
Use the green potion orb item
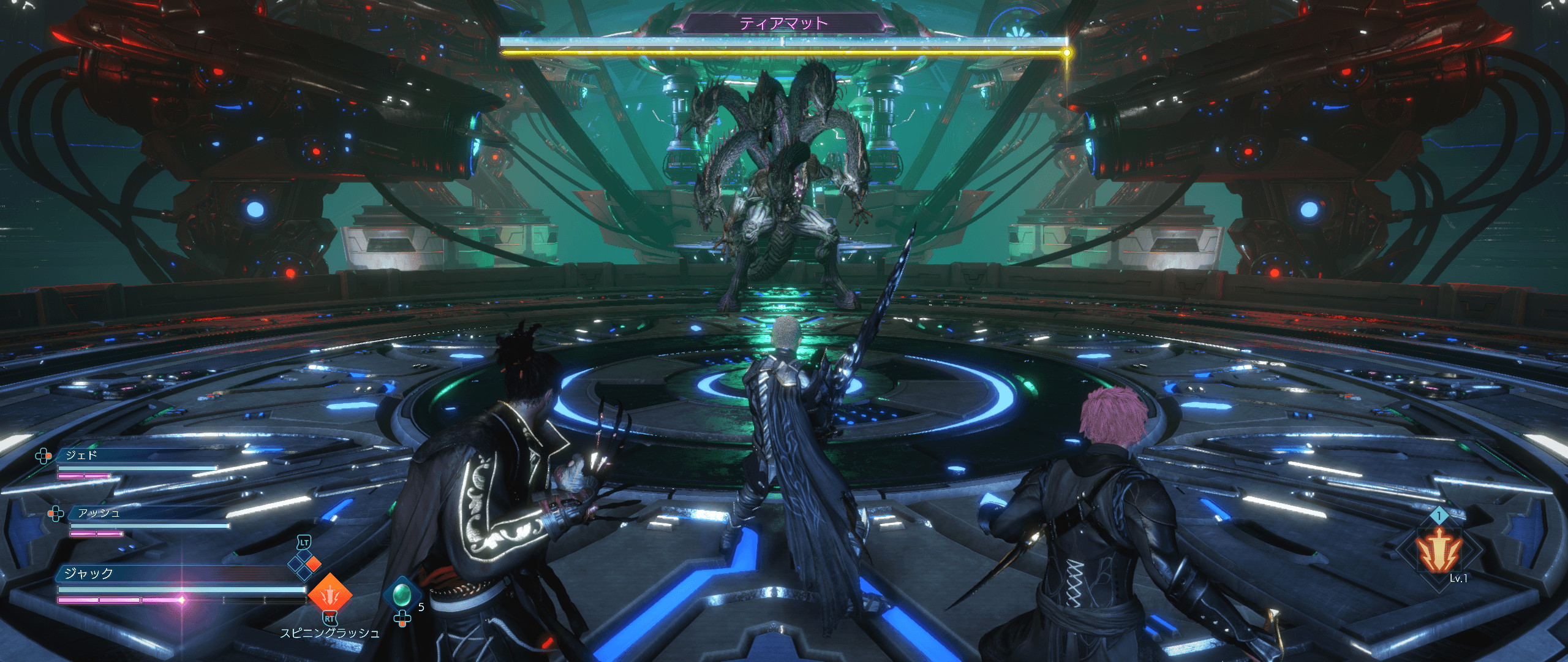(402, 595)
